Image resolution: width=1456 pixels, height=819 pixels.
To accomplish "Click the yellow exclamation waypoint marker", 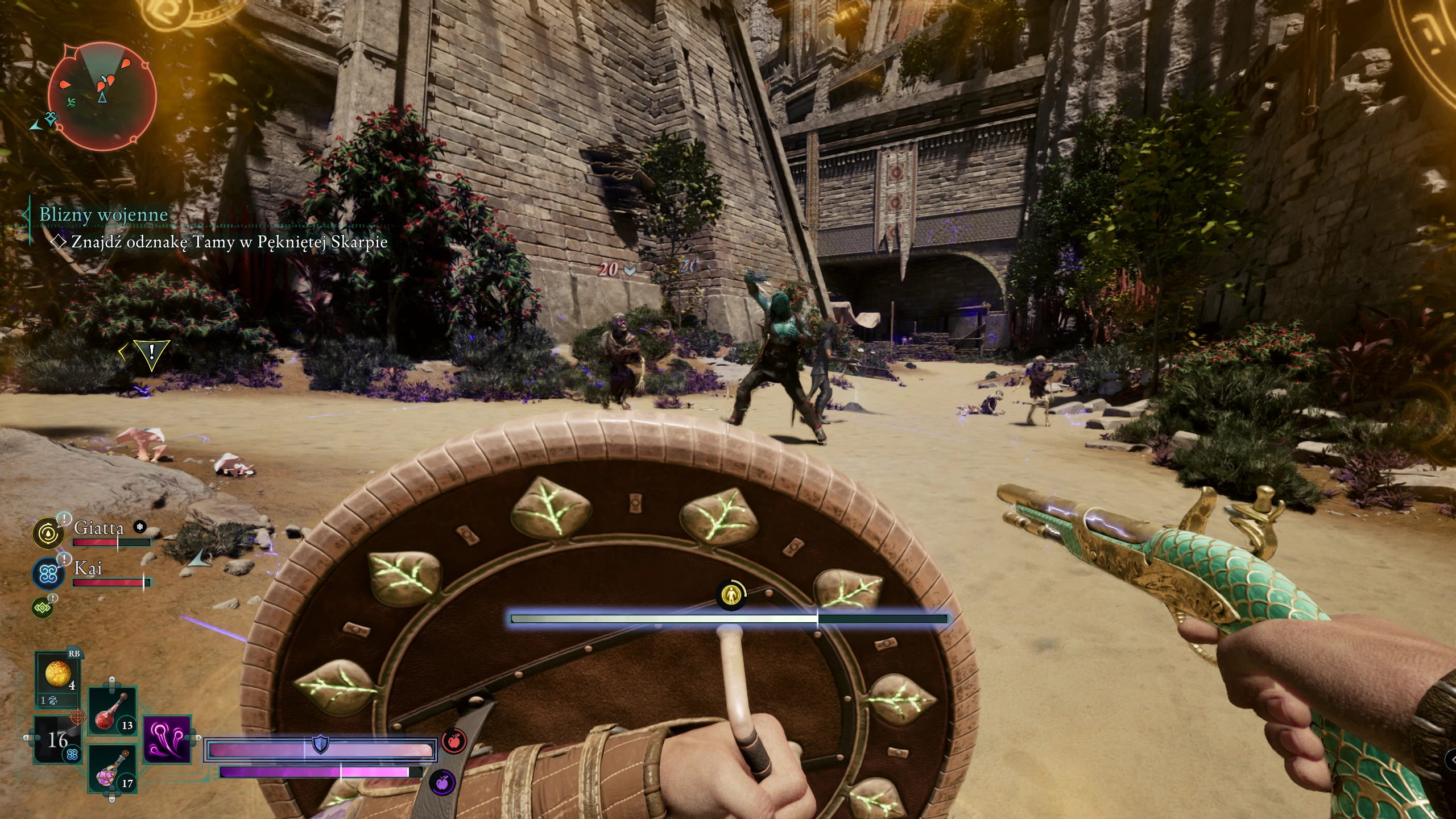I will click(x=151, y=353).
